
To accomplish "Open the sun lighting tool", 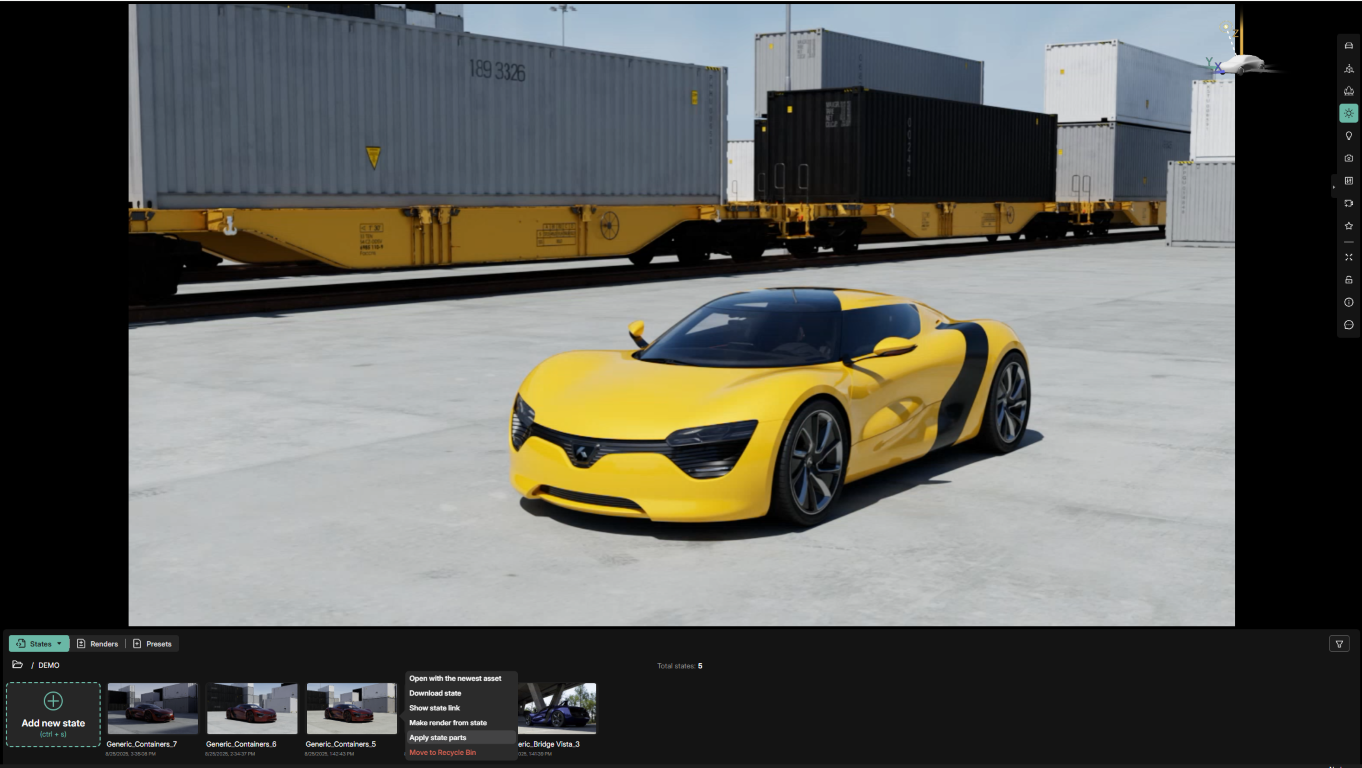I will pyautogui.click(x=1348, y=113).
